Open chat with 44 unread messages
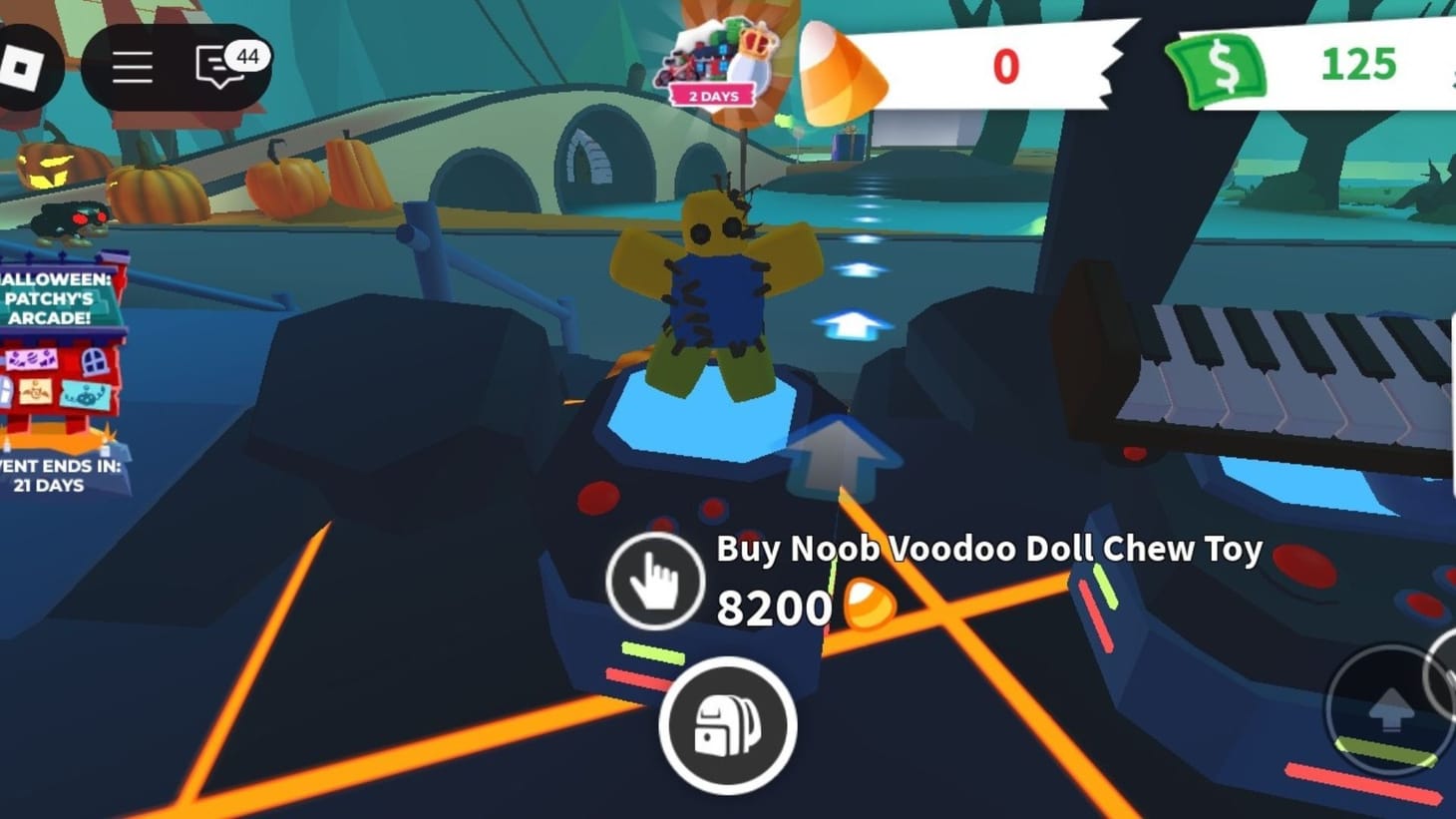 click(x=214, y=66)
